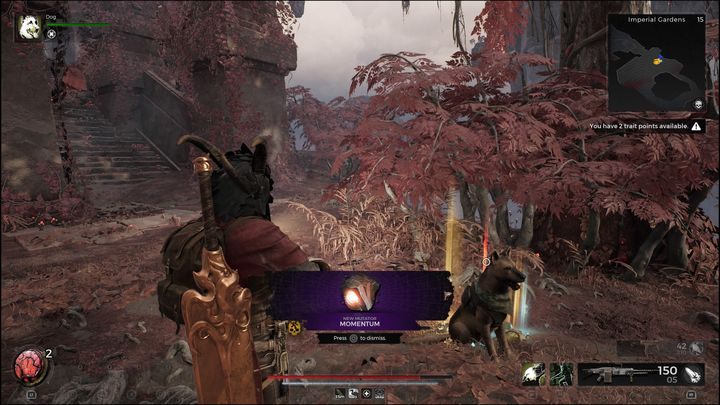720x405 pixels.
Task: Click the Dog companion portrait
Action: (28, 26)
